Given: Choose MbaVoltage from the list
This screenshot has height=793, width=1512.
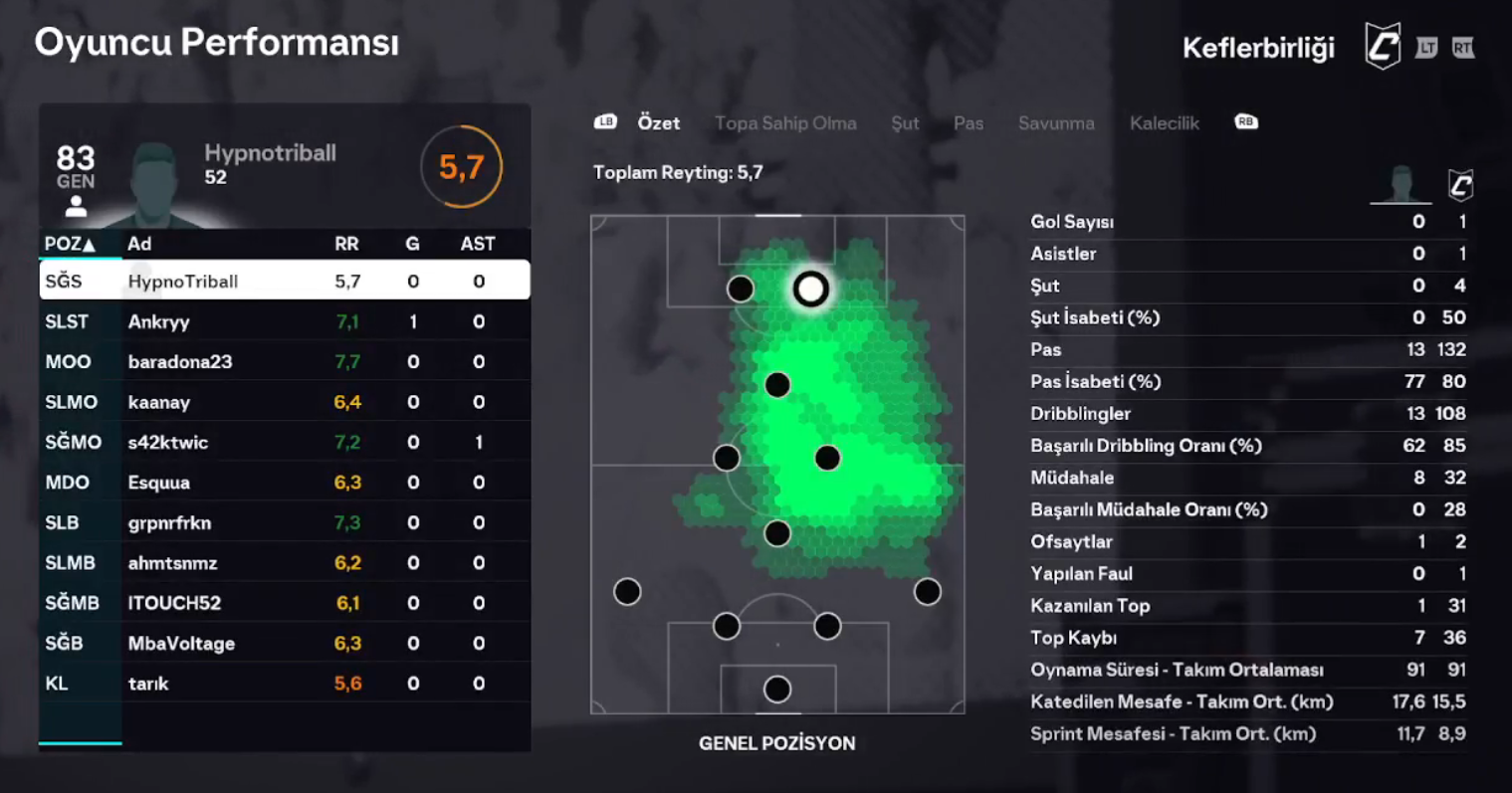Looking at the screenshot, I should tap(284, 643).
